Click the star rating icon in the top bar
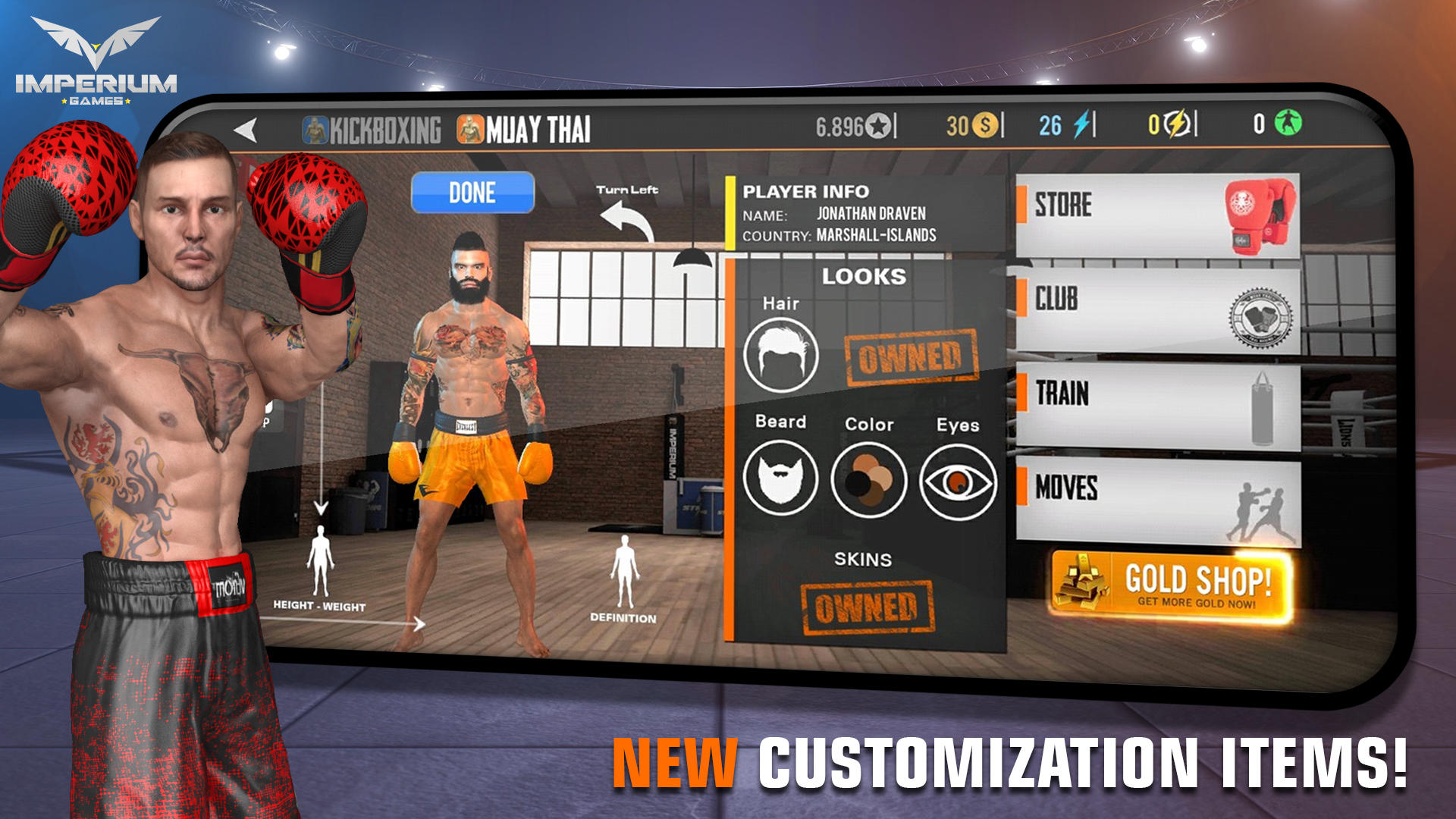The width and height of the screenshot is (1456, 819). (x=877, y=125)
